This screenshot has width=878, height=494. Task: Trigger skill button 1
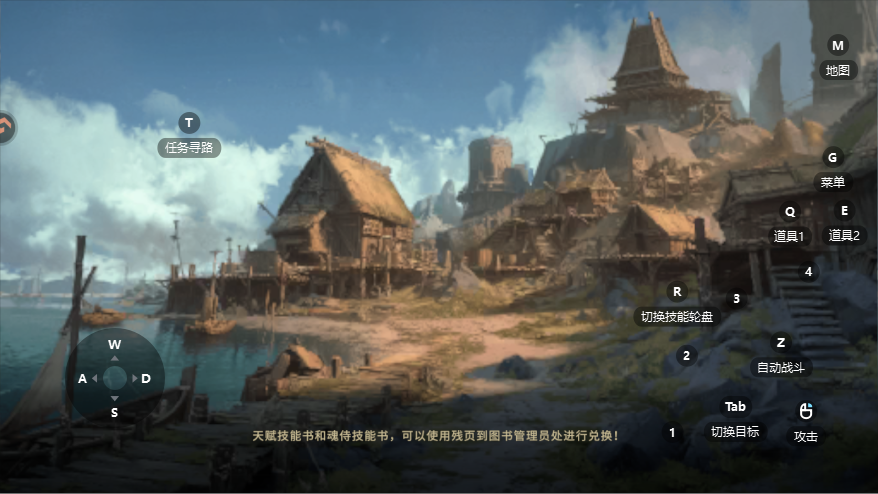(x=672, y=433)
